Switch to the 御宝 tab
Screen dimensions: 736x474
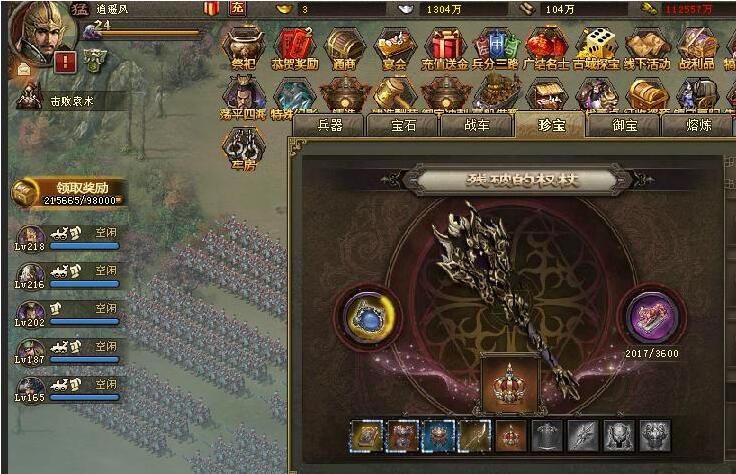point(624,125)
